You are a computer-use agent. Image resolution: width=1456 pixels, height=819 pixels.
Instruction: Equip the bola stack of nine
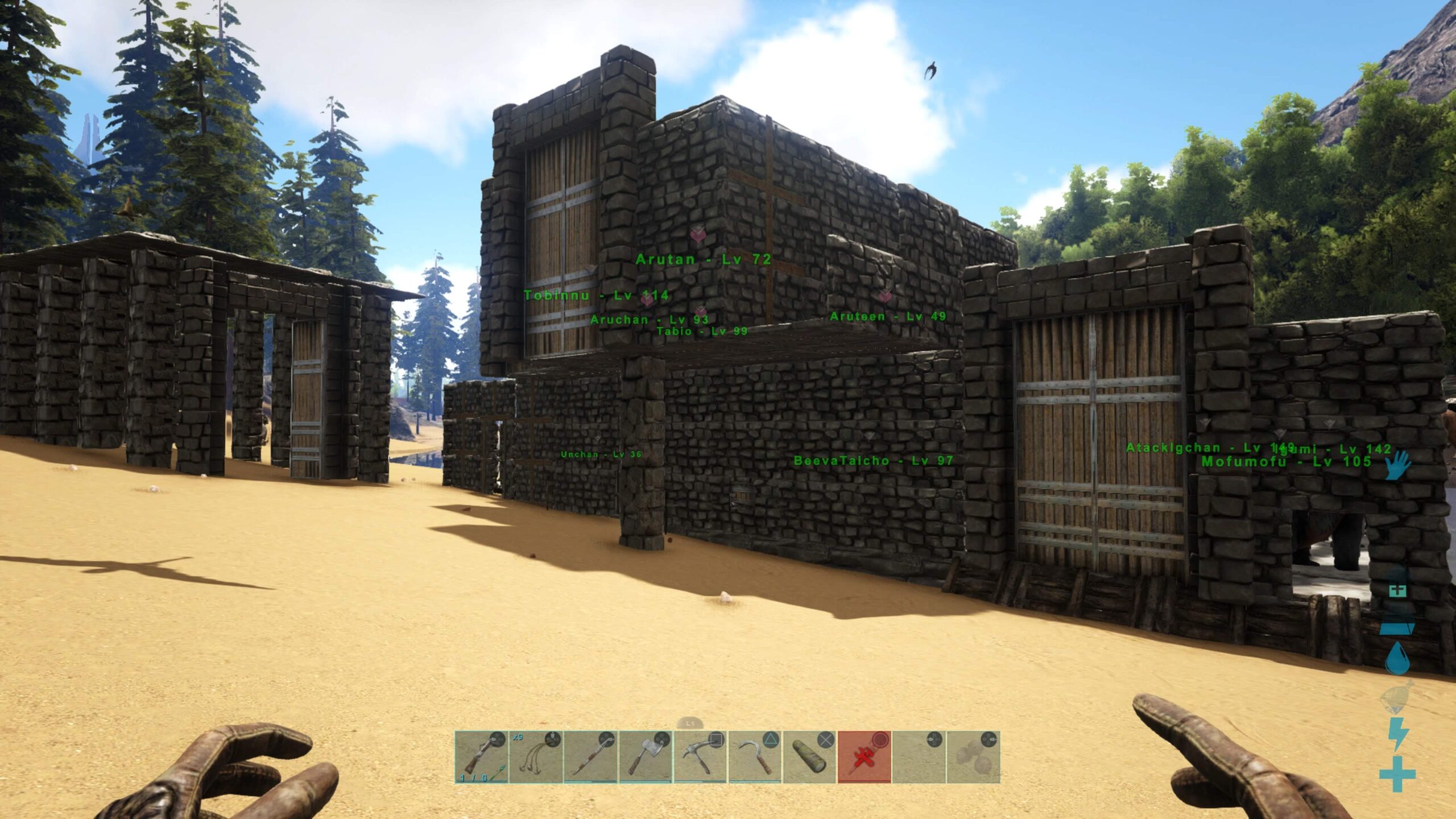(536, 757)
